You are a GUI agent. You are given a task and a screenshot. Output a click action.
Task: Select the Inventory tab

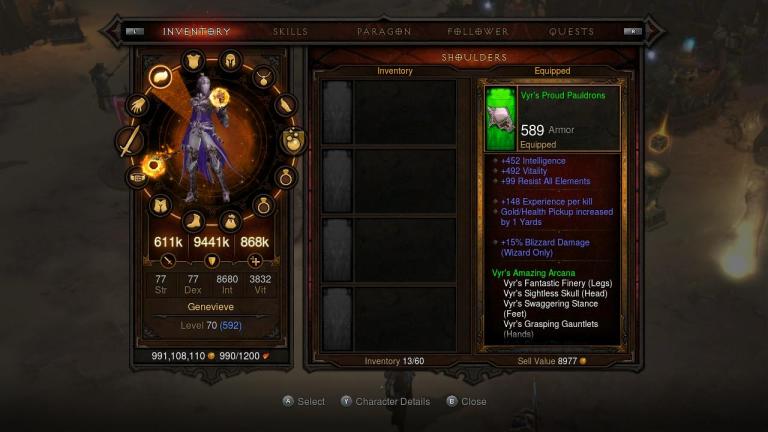(x=197, y=32)
